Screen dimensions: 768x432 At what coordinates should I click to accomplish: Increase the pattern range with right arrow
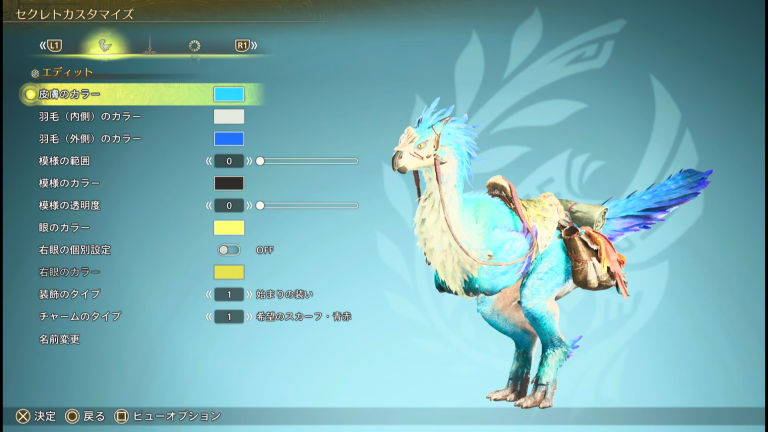pos(248,161)
